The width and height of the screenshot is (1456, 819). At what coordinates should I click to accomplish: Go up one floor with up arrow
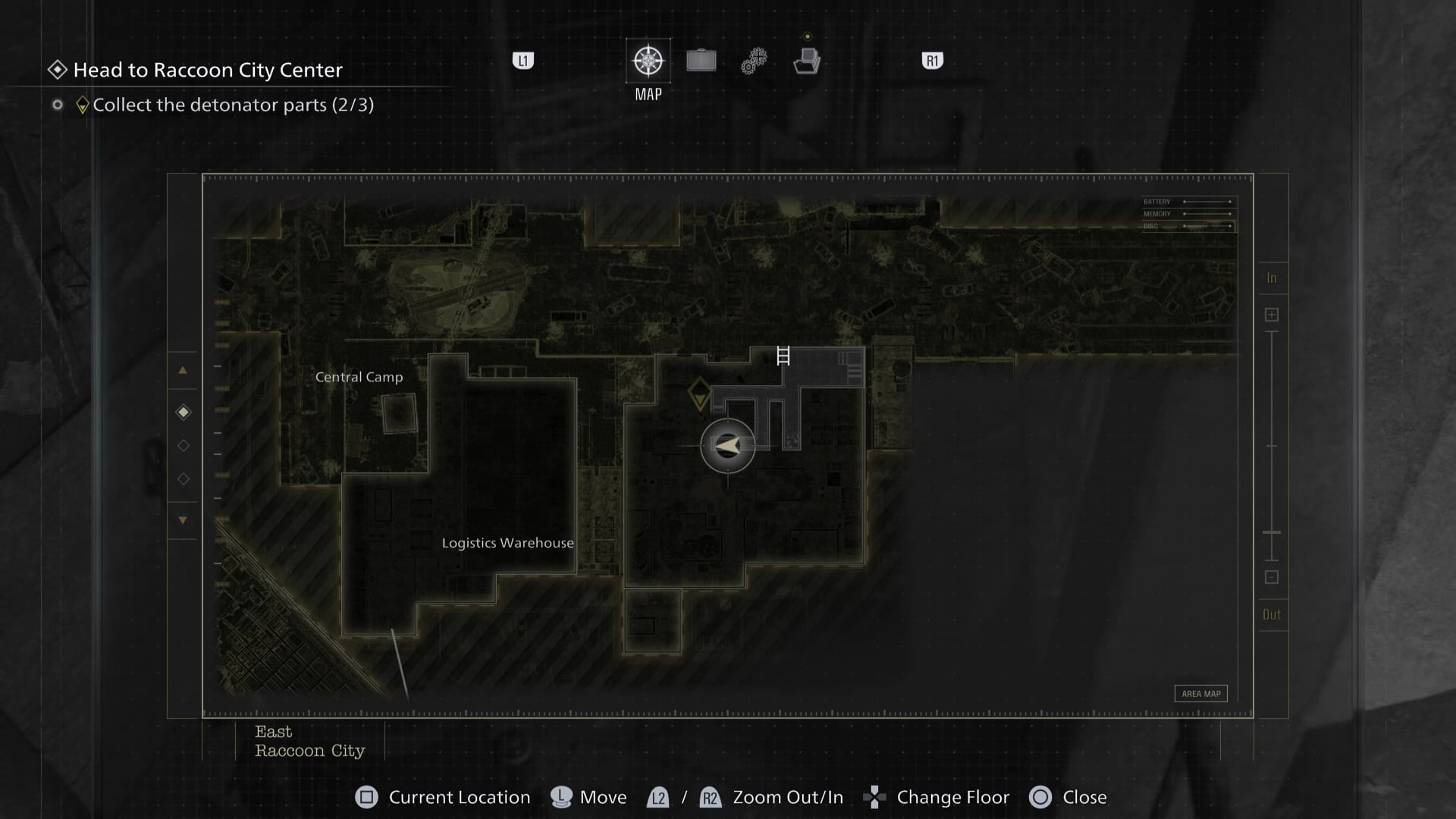[x=183, y=371]
